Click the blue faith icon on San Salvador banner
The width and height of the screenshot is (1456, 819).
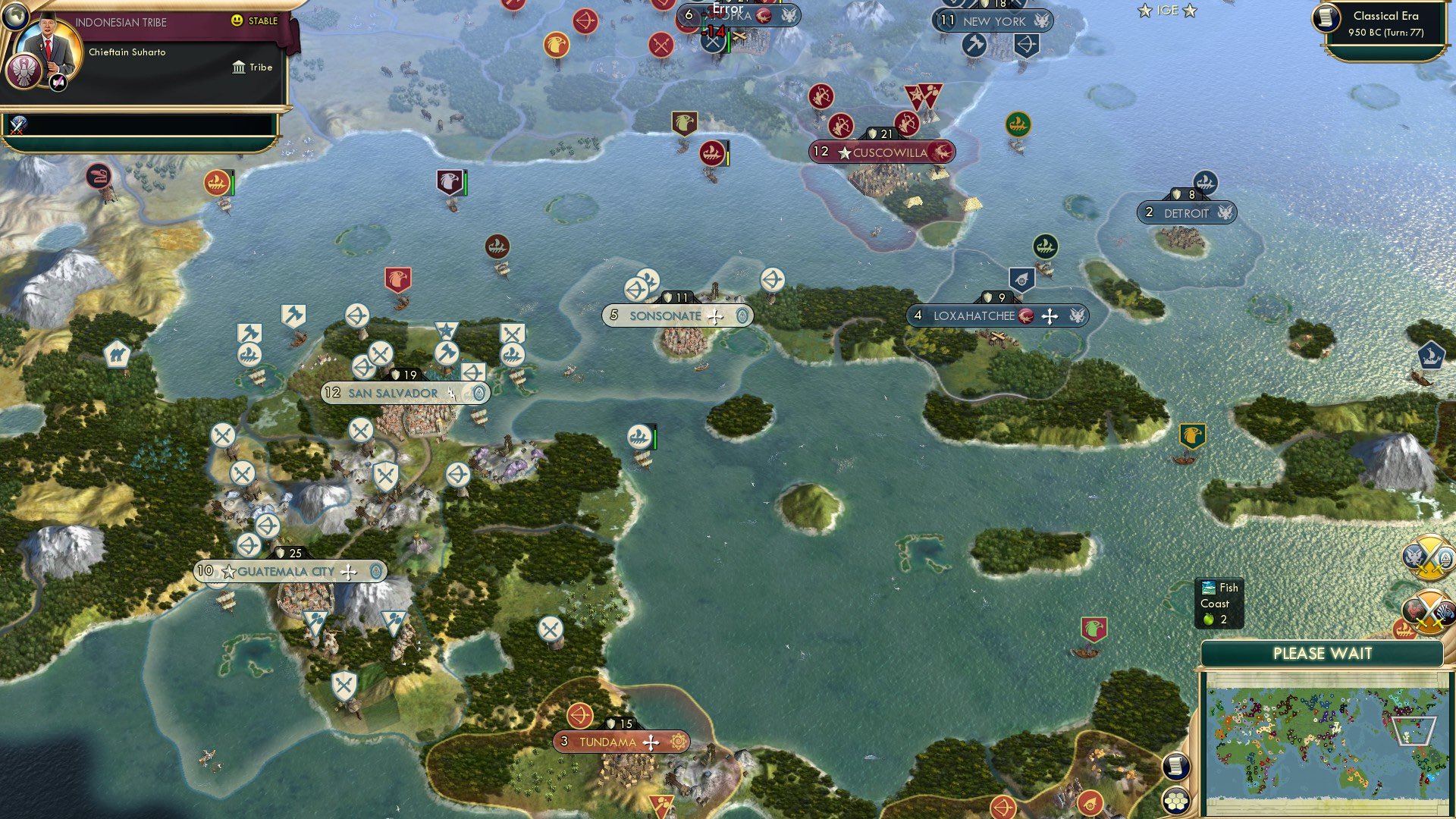coord(479,393)
